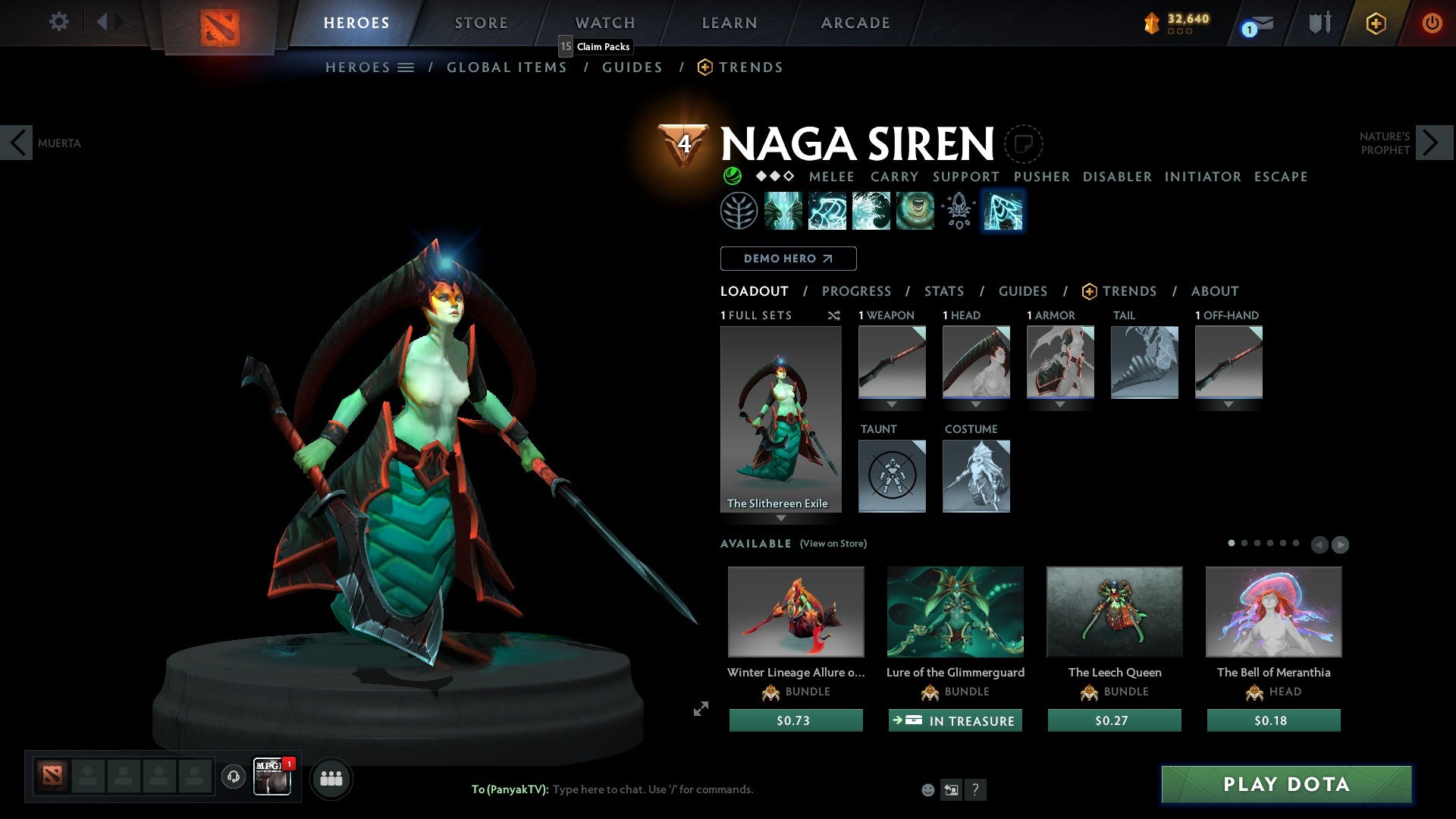Select the disabled Taunt slot
The width and height of the screenshot is (1456, 819).
coord(892,475)
